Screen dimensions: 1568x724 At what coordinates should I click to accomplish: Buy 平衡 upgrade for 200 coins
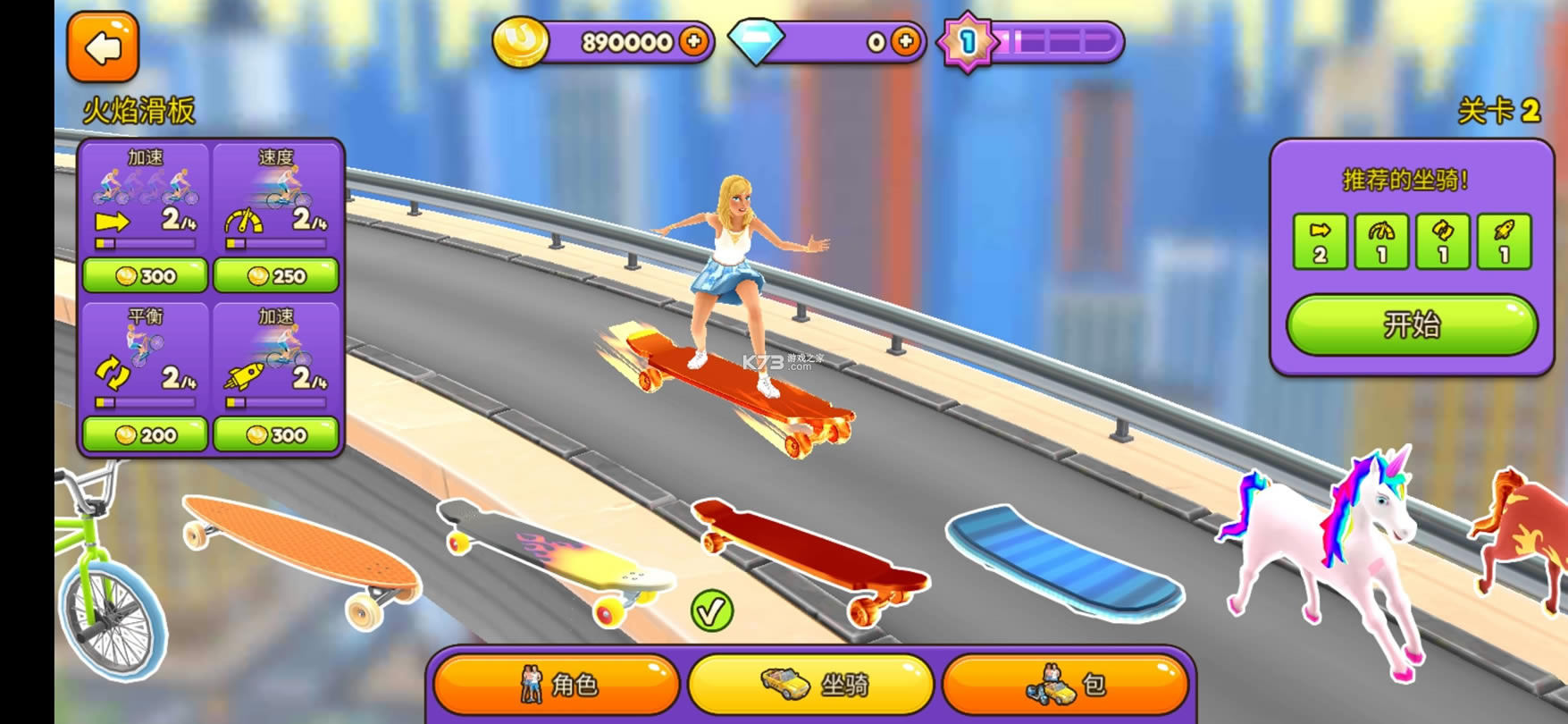point(145,435)
